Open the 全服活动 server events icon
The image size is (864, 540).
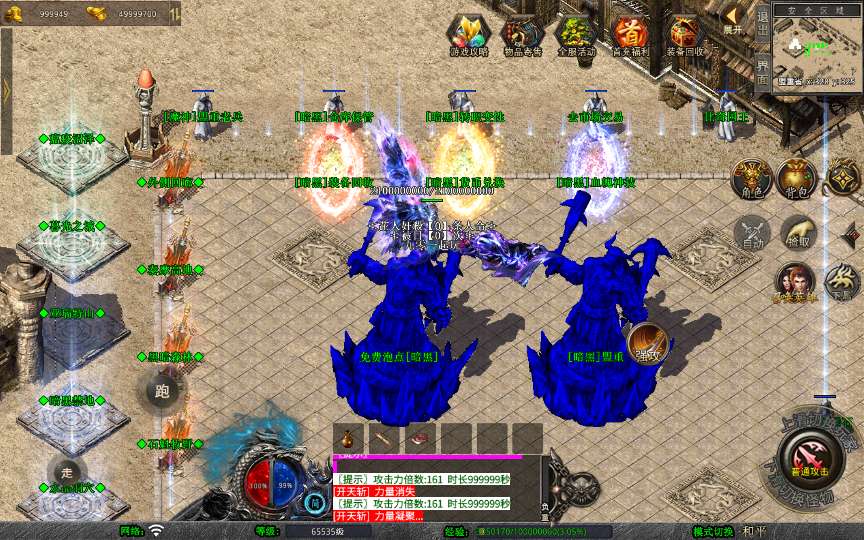click(x=575, y=37)
